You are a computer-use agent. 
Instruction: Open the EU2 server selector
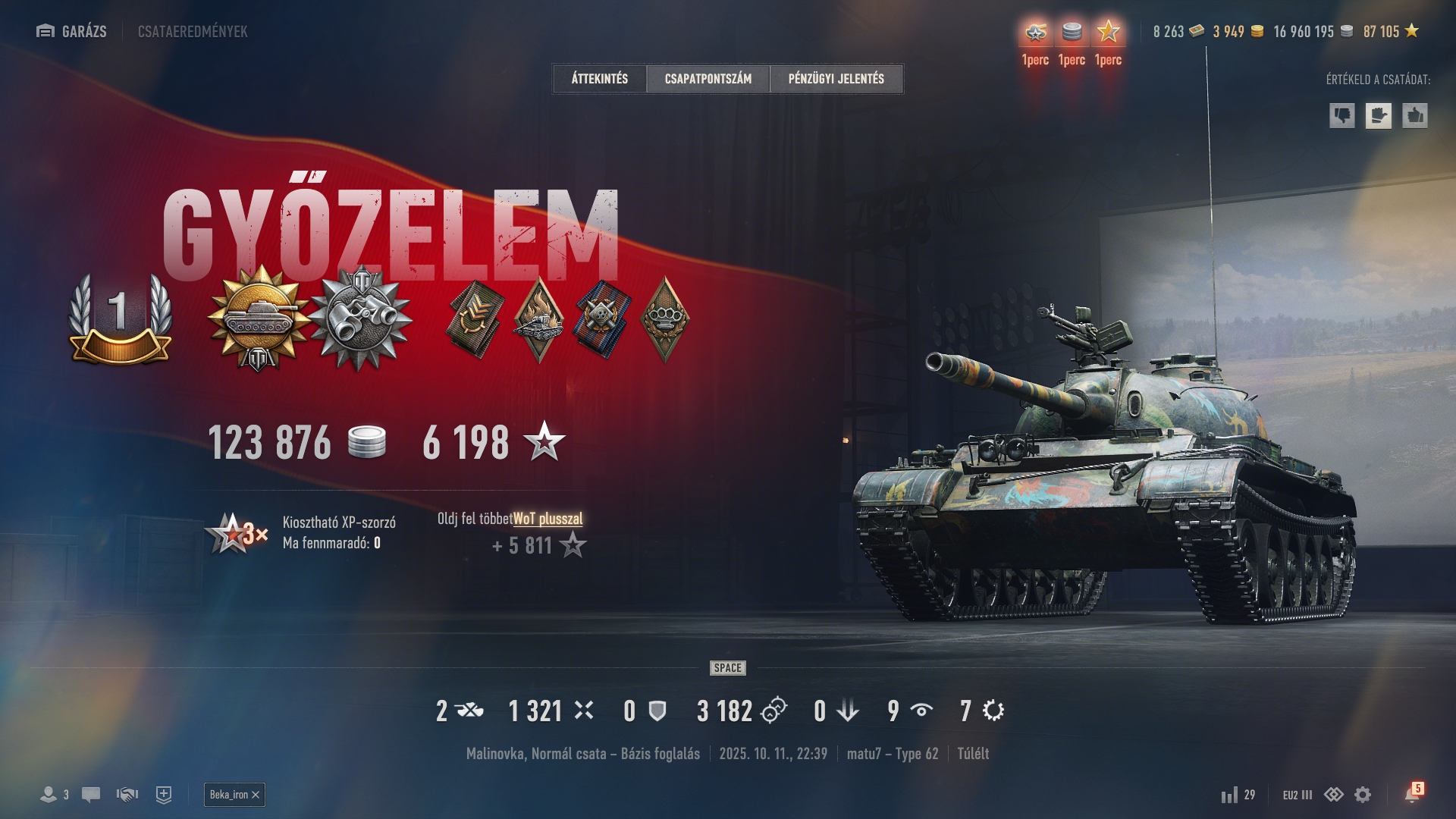point(1297,795)
